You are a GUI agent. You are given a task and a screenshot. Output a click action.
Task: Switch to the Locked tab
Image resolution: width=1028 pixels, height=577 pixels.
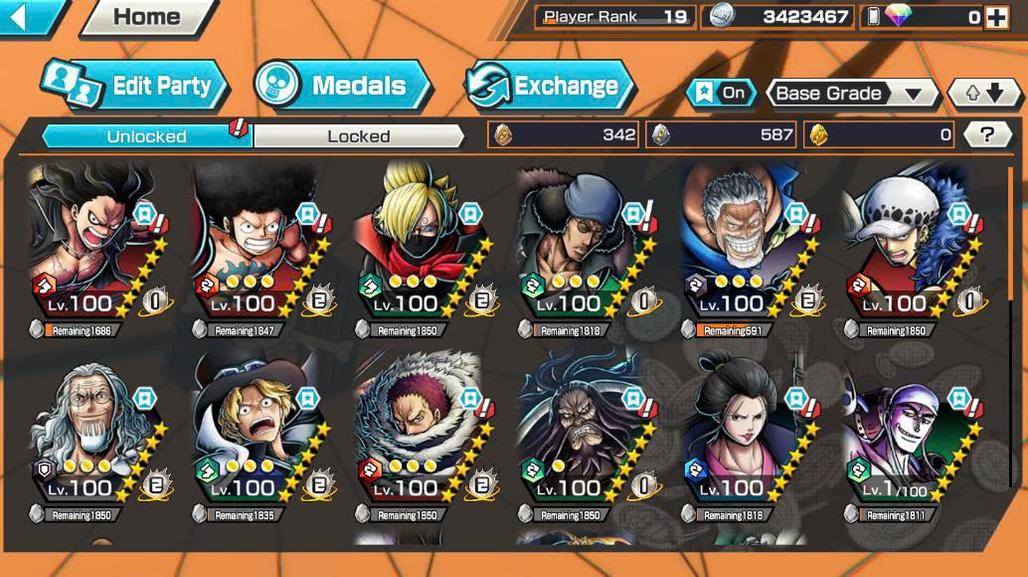358,136
